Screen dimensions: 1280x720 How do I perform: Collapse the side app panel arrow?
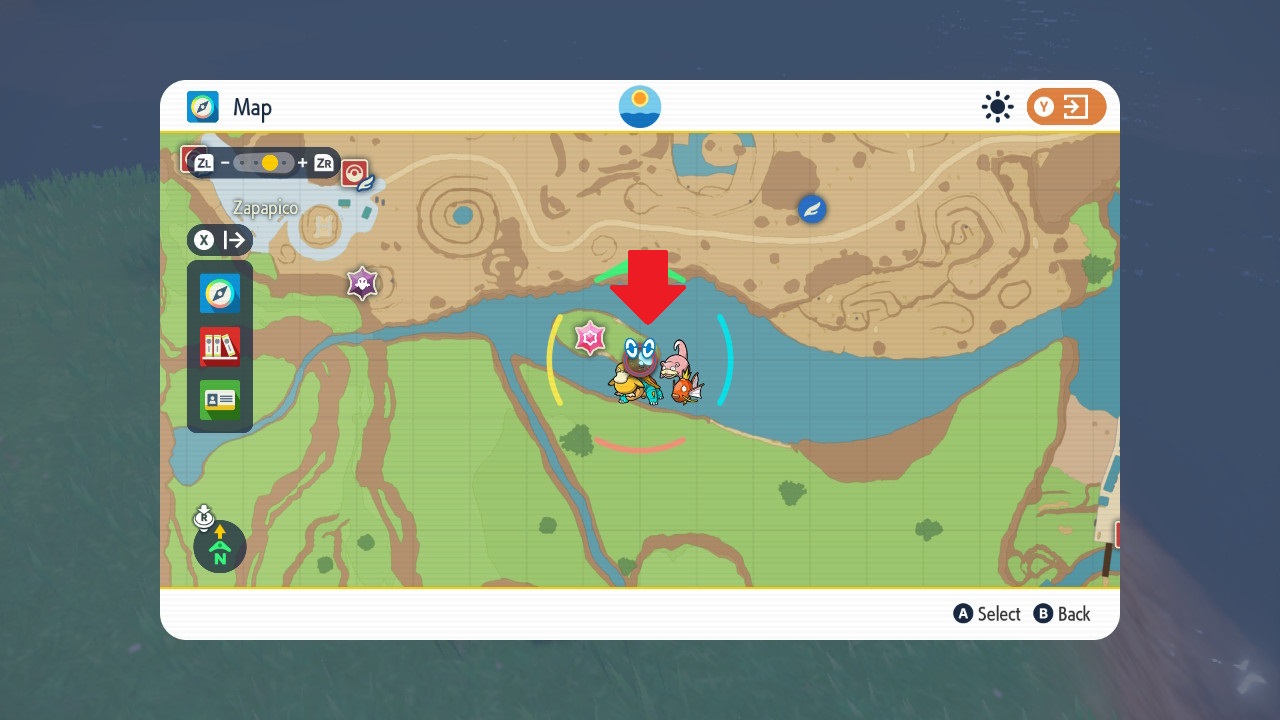(235, 240)
